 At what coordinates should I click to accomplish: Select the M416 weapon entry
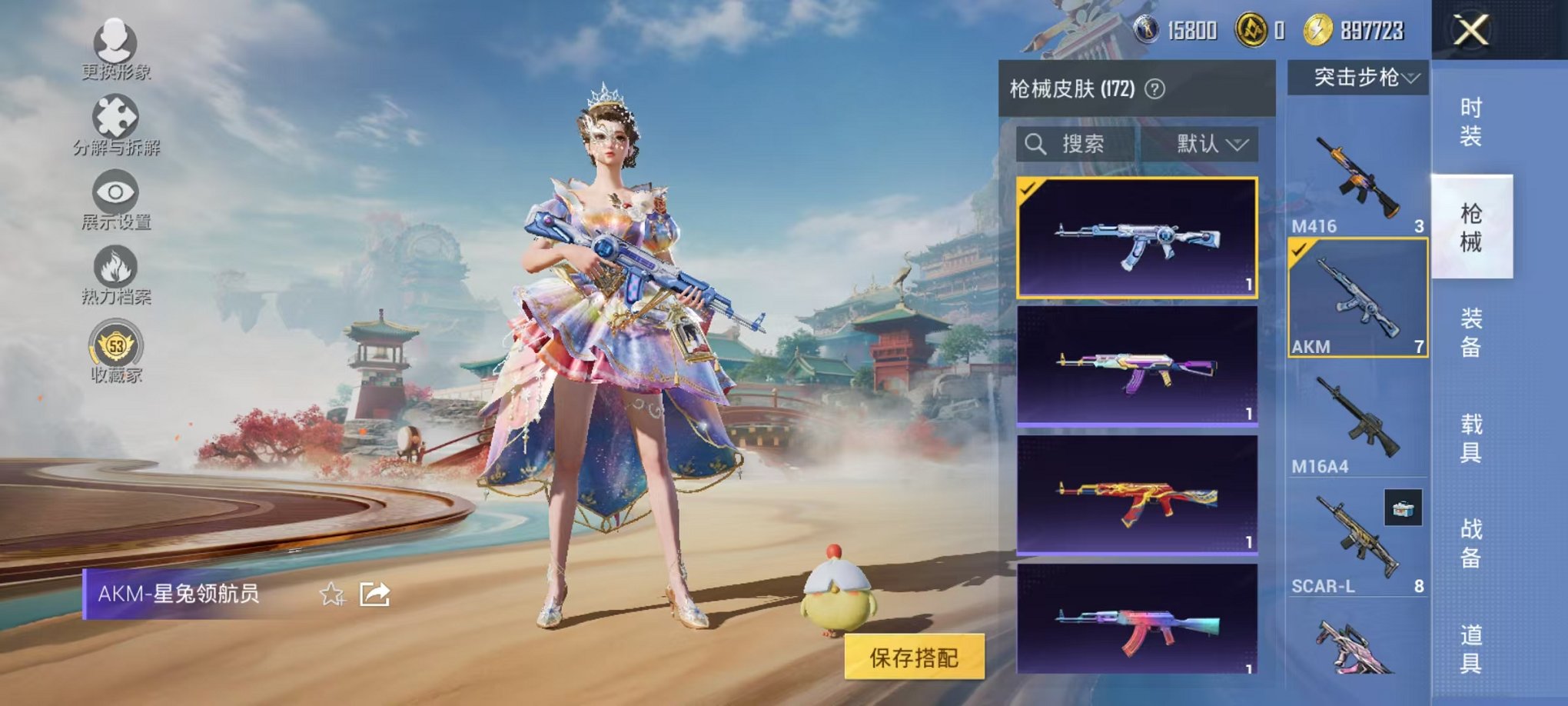1357,177
